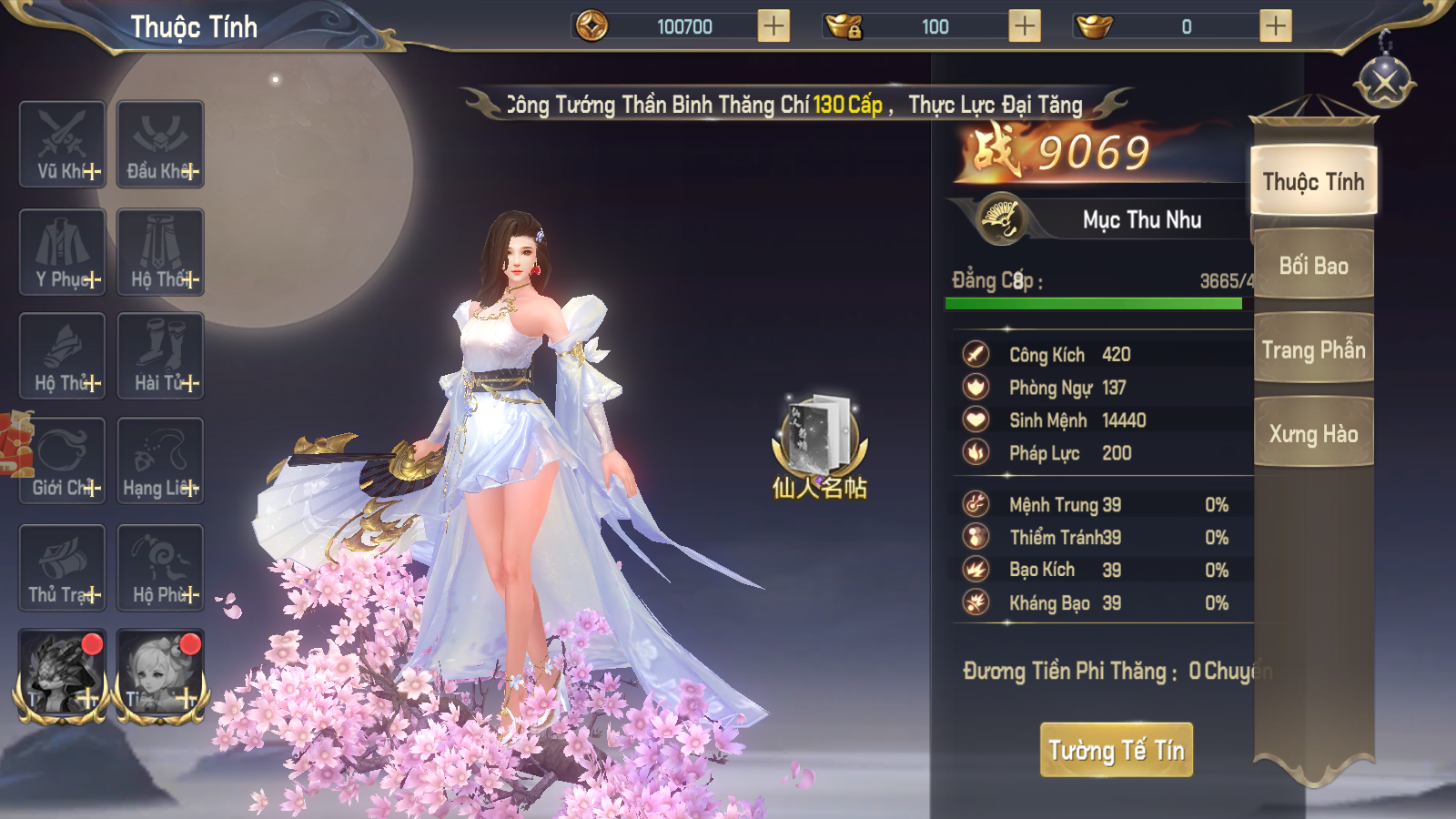
Task: Add locked gold ingots using plus button
Action: (1025, 26)
